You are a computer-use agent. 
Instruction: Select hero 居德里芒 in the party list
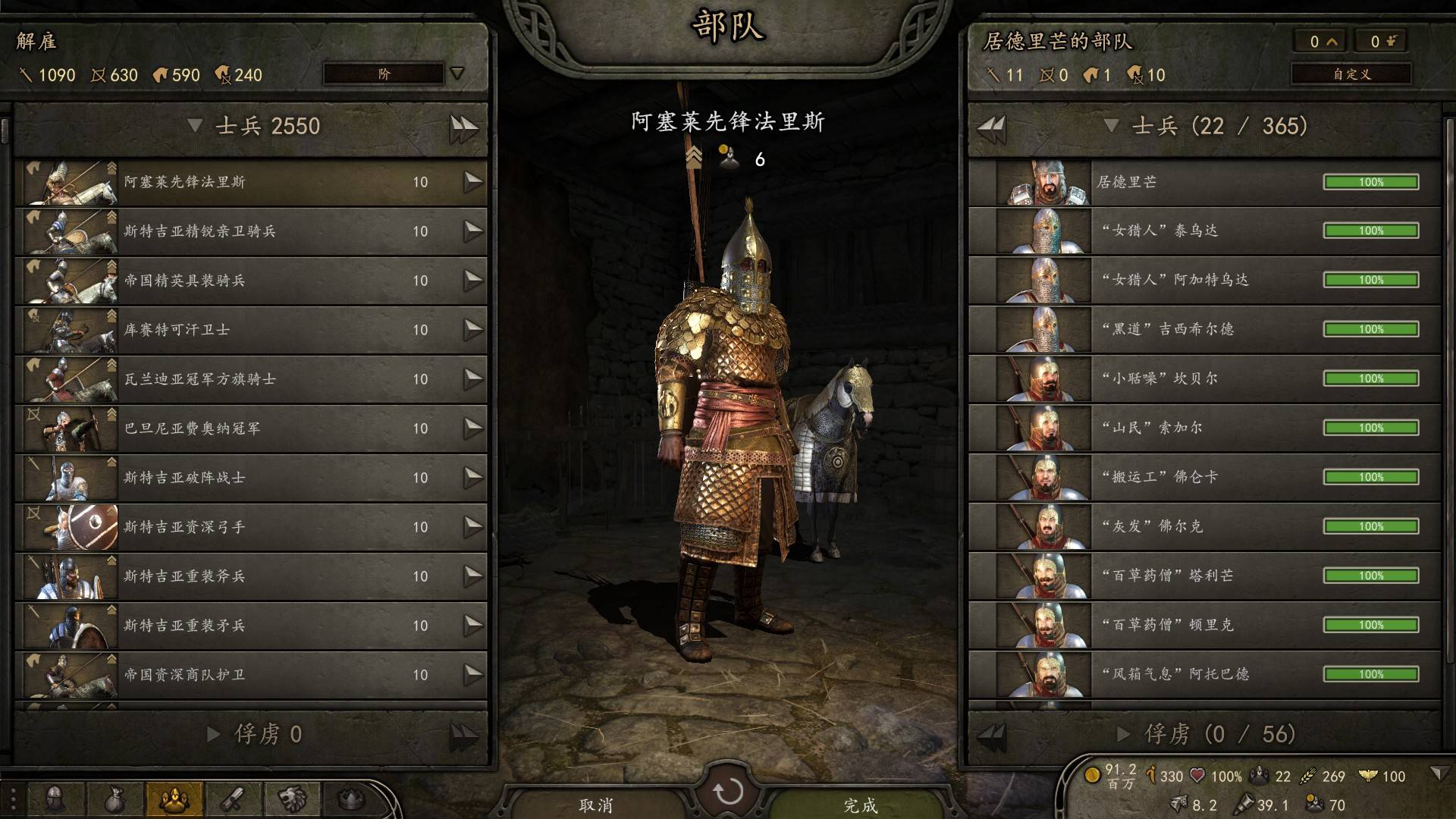(1204, 182)
